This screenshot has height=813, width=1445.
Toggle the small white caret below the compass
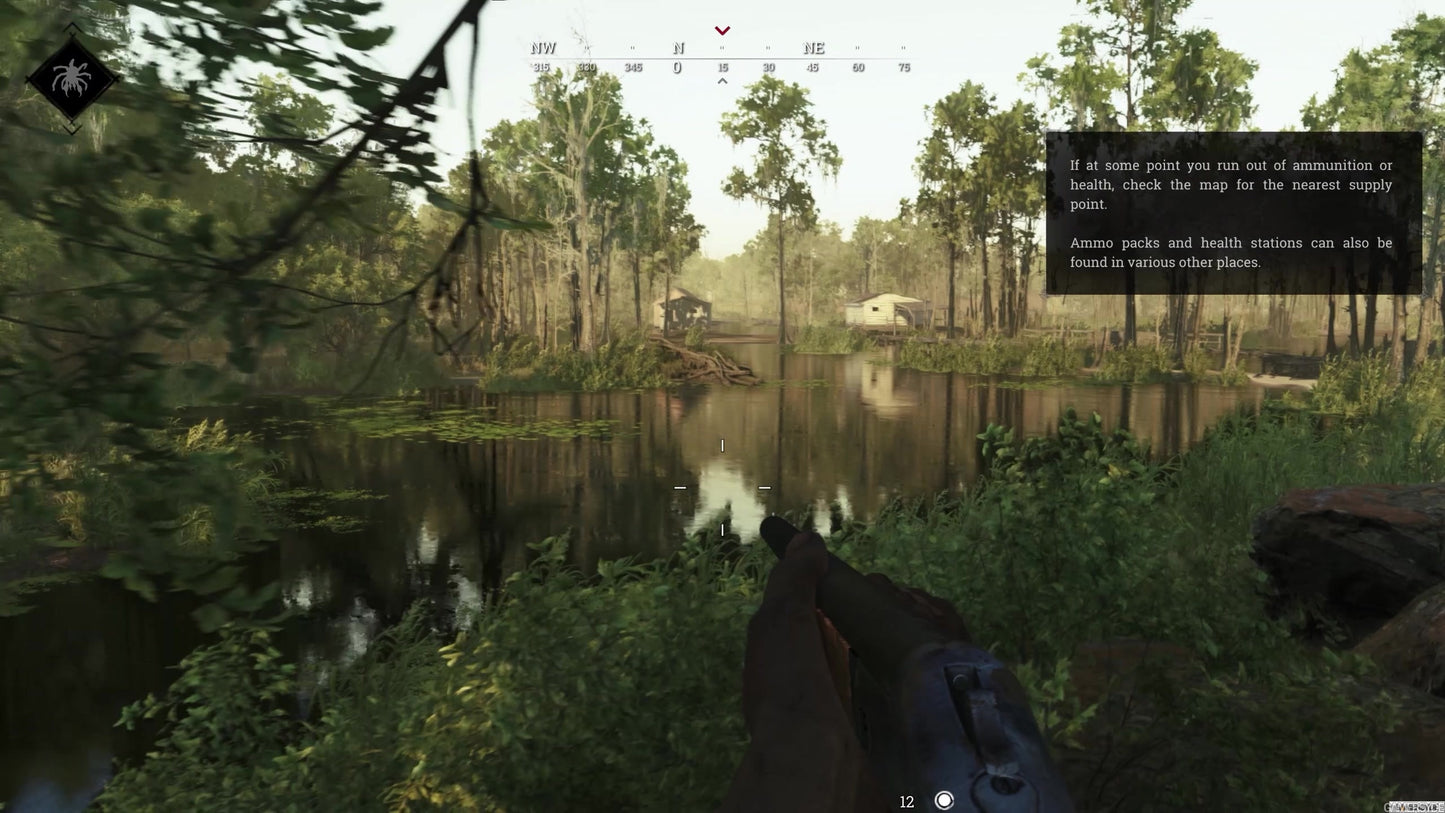pos(722,79)
